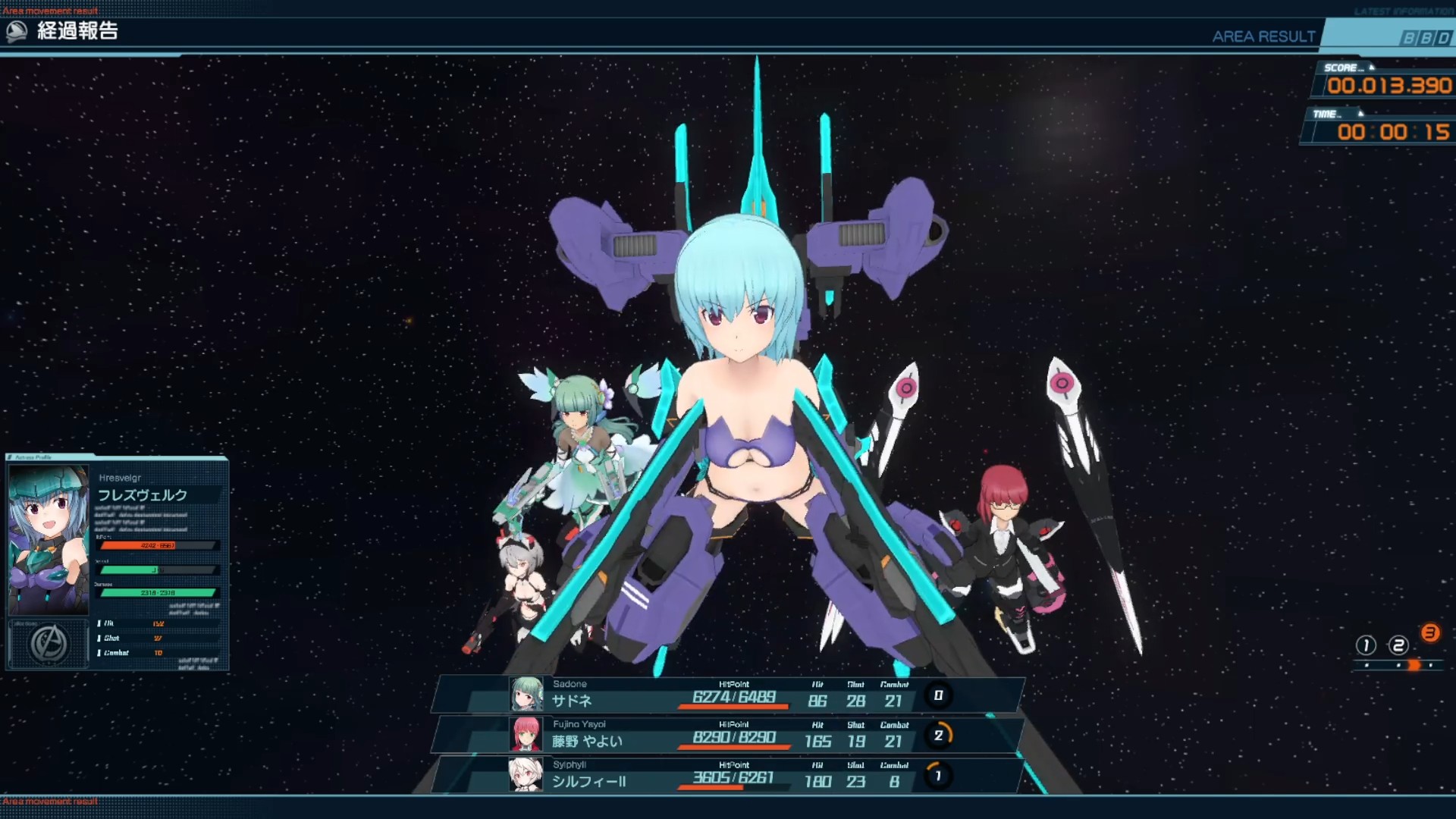Viewport: 1456px width, 819px height.
Task: Click the circular emblem under Hresvelgr's portrait
Action: tap(49, 644)
